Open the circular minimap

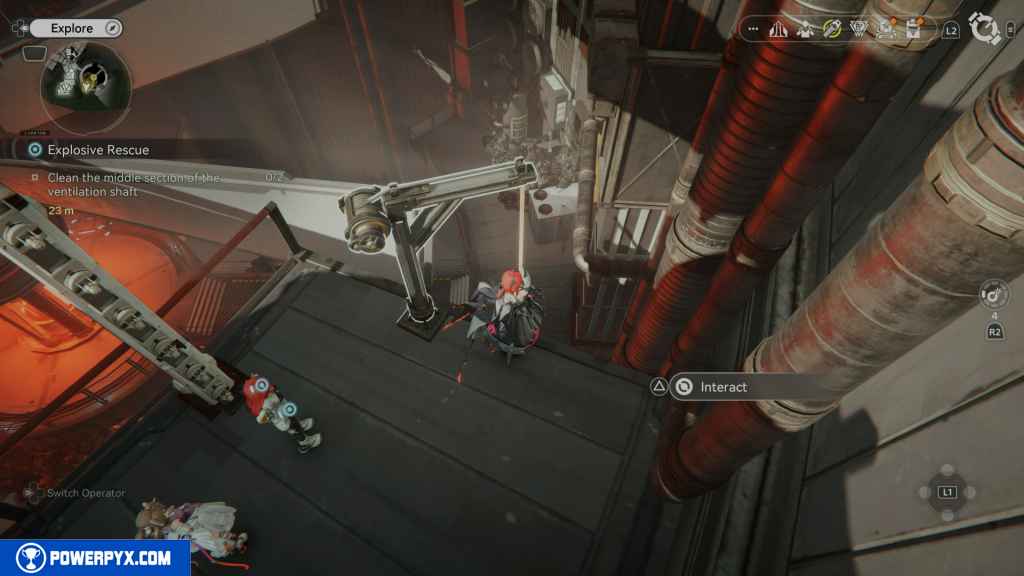[85, 88]
